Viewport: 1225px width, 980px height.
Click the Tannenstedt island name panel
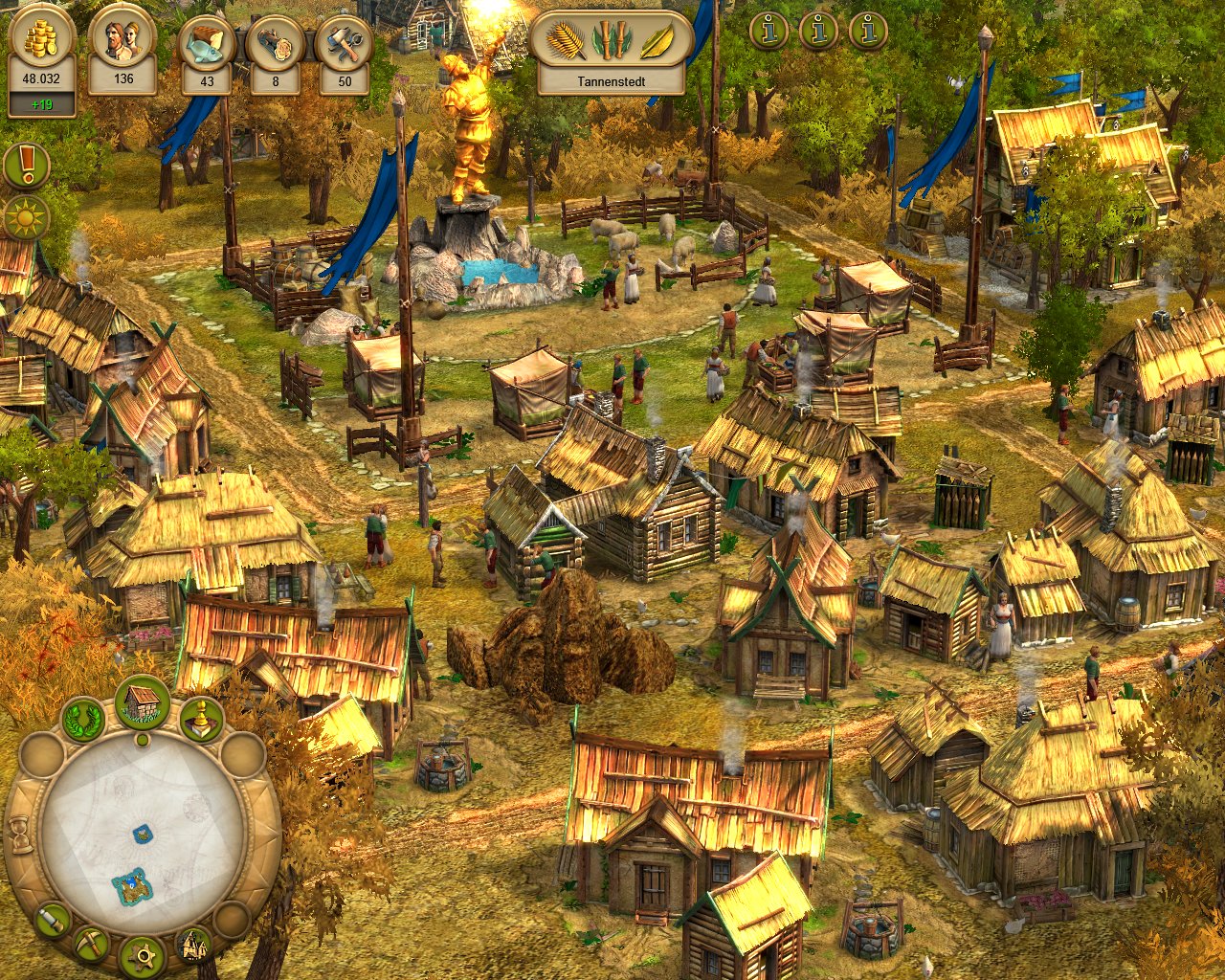point(611,81)
